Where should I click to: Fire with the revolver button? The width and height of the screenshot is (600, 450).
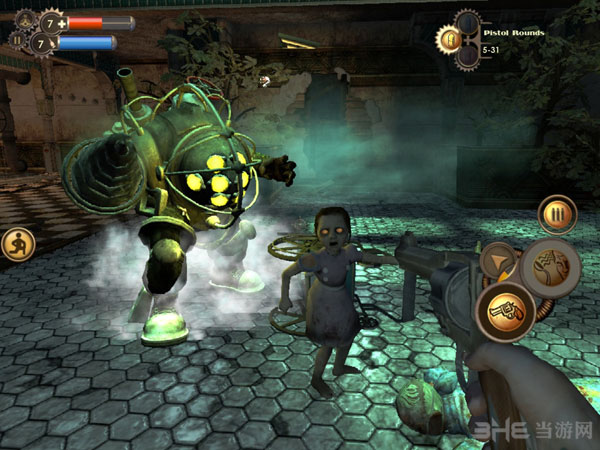click(x=504, y=311)
